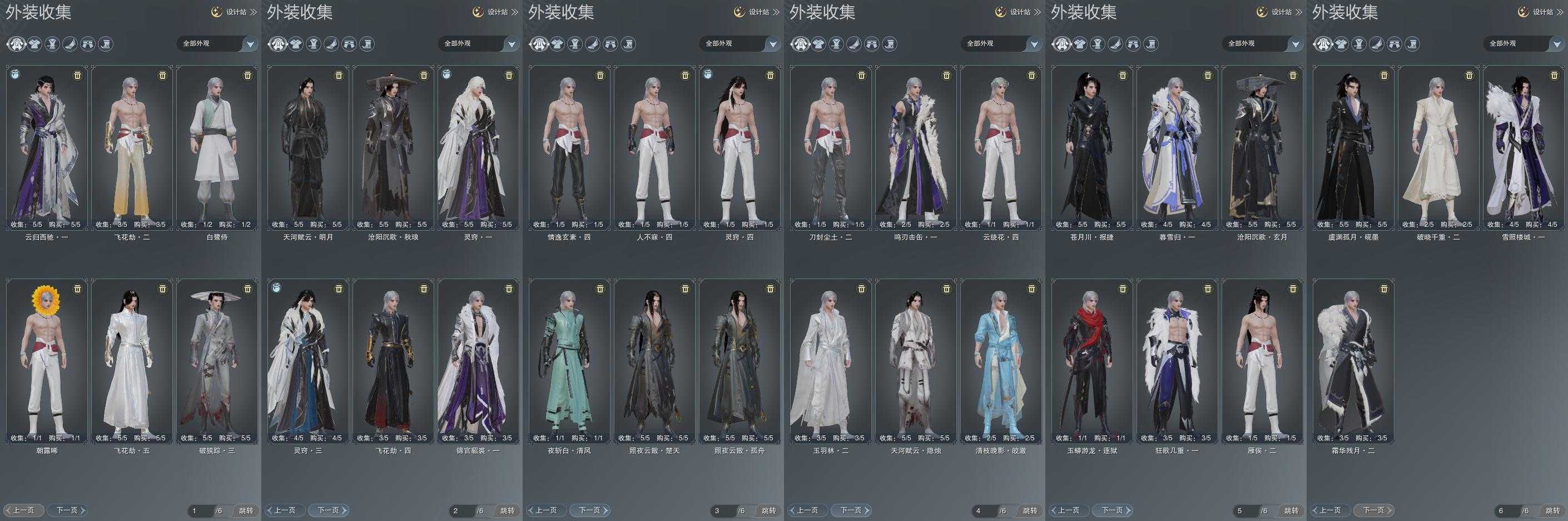Choose the 飞花劫·二 outfit
The height and width of the screenshot is (521, 1568).
132,147
